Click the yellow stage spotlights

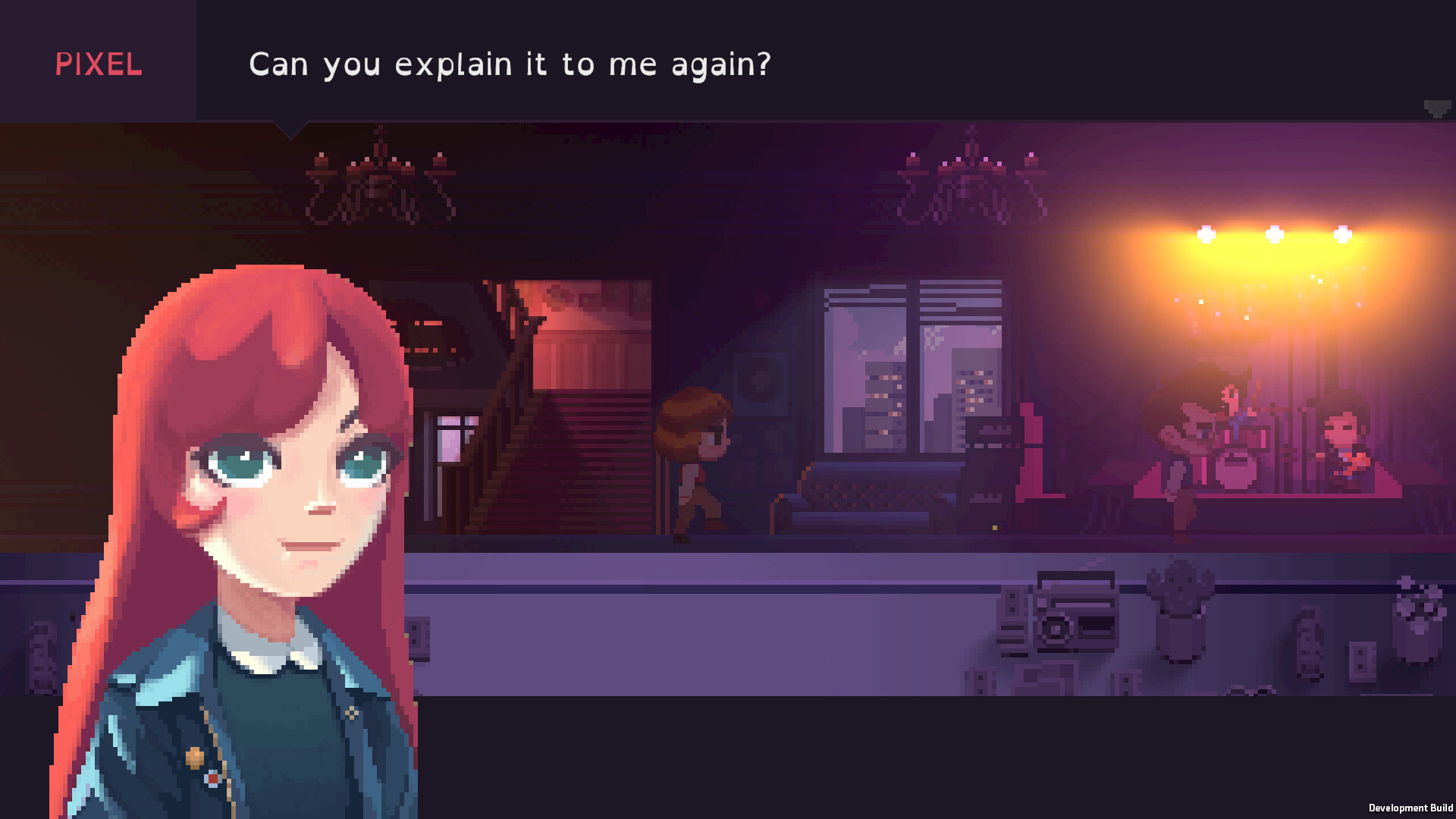coord(1276,234)
